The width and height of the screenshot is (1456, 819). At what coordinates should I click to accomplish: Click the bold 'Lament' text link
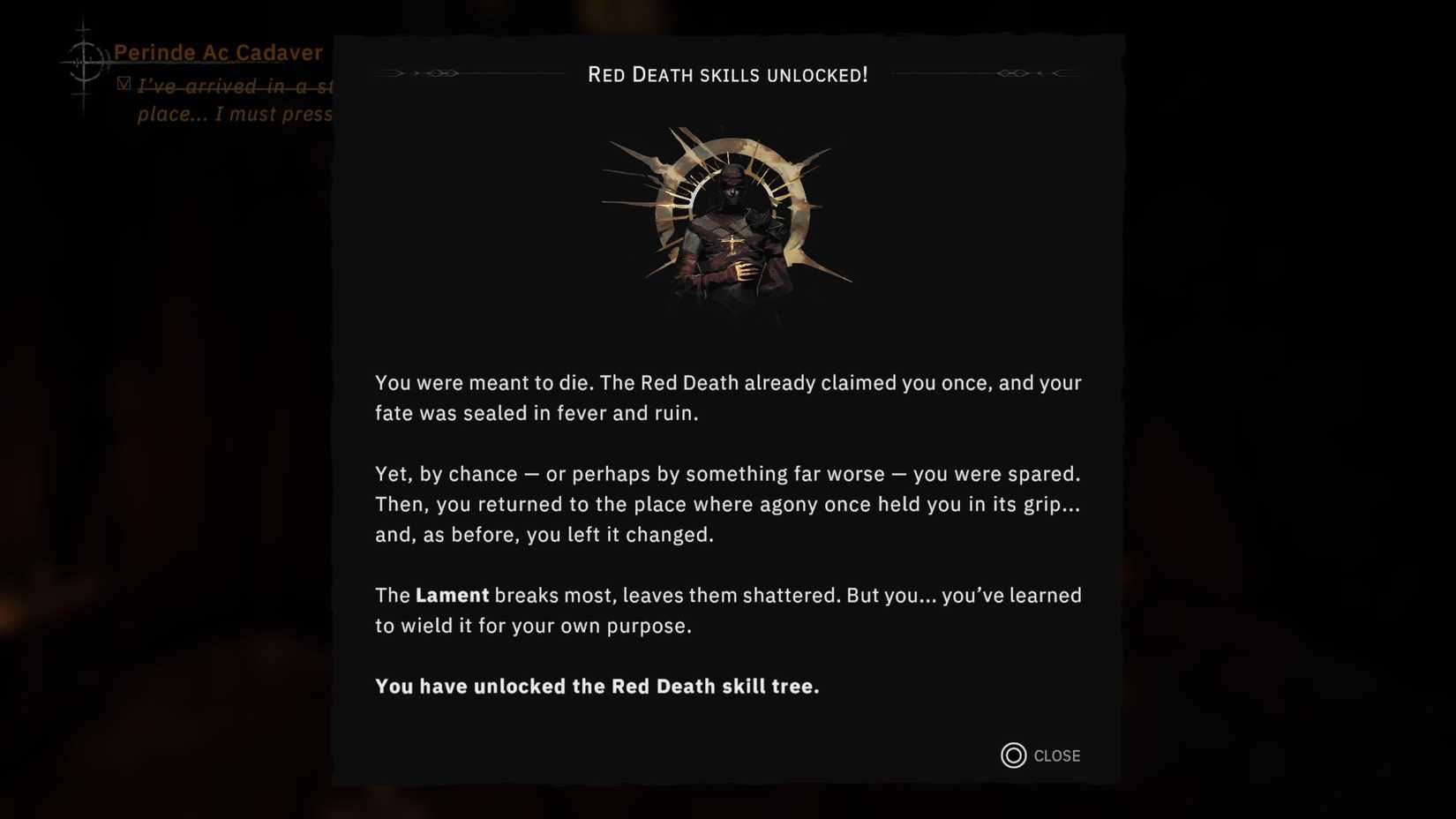click(x=451, y=595)
